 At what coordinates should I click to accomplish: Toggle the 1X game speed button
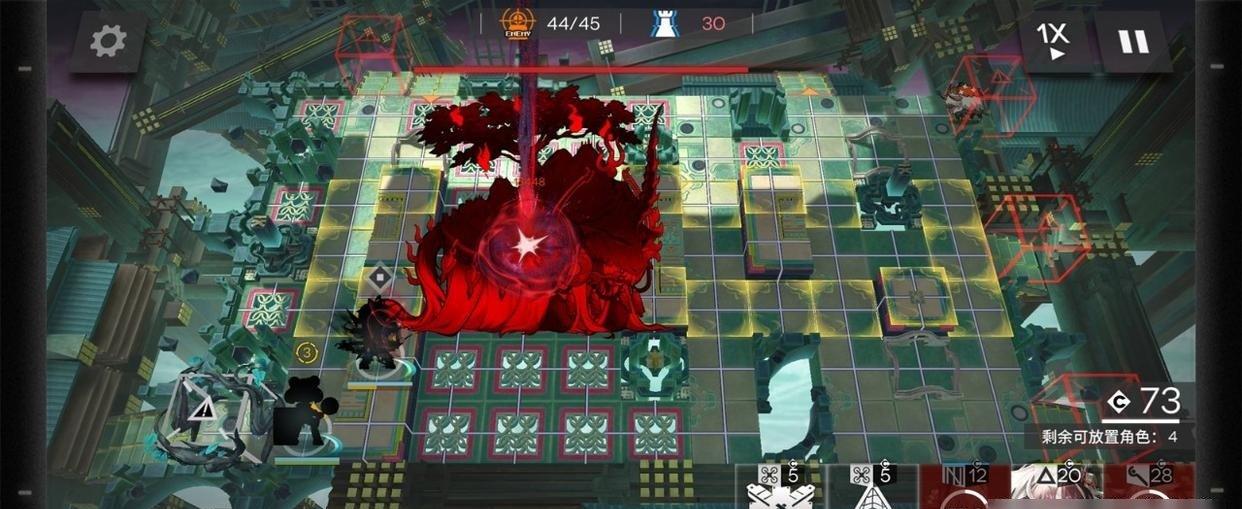click(1052, 41)
